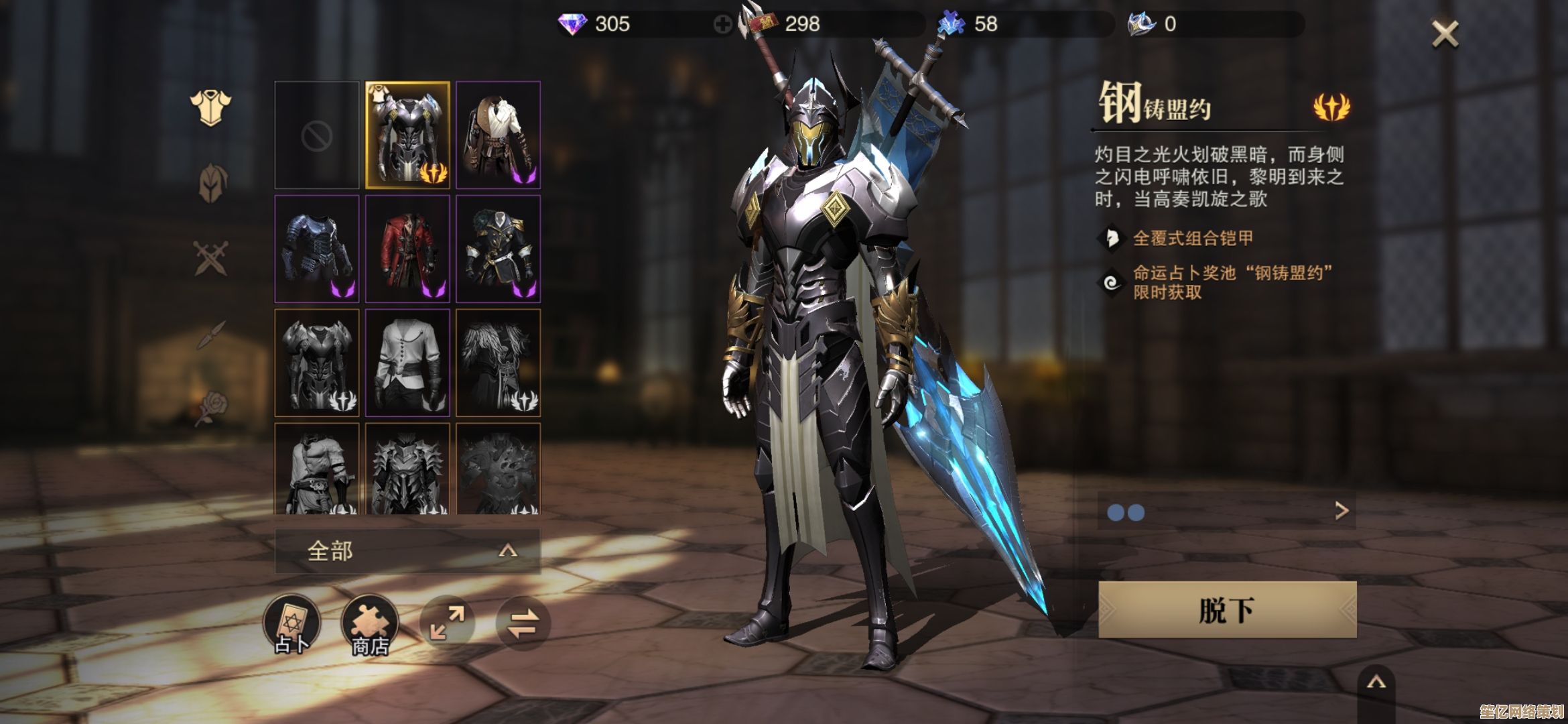
Task: Add diamonds with the plus button
Action: pos(722,25)
